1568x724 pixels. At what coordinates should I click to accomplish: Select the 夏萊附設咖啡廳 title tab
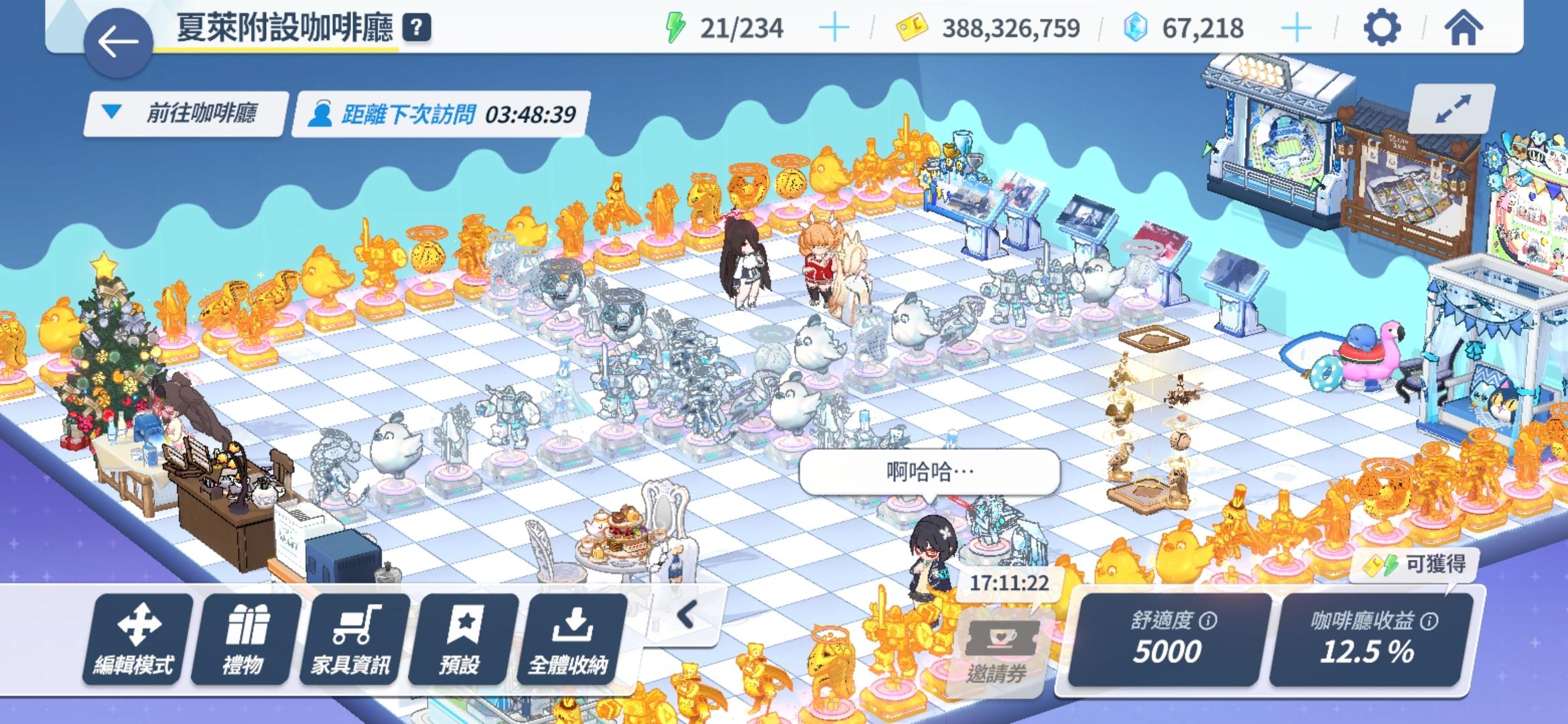(287, 27)
